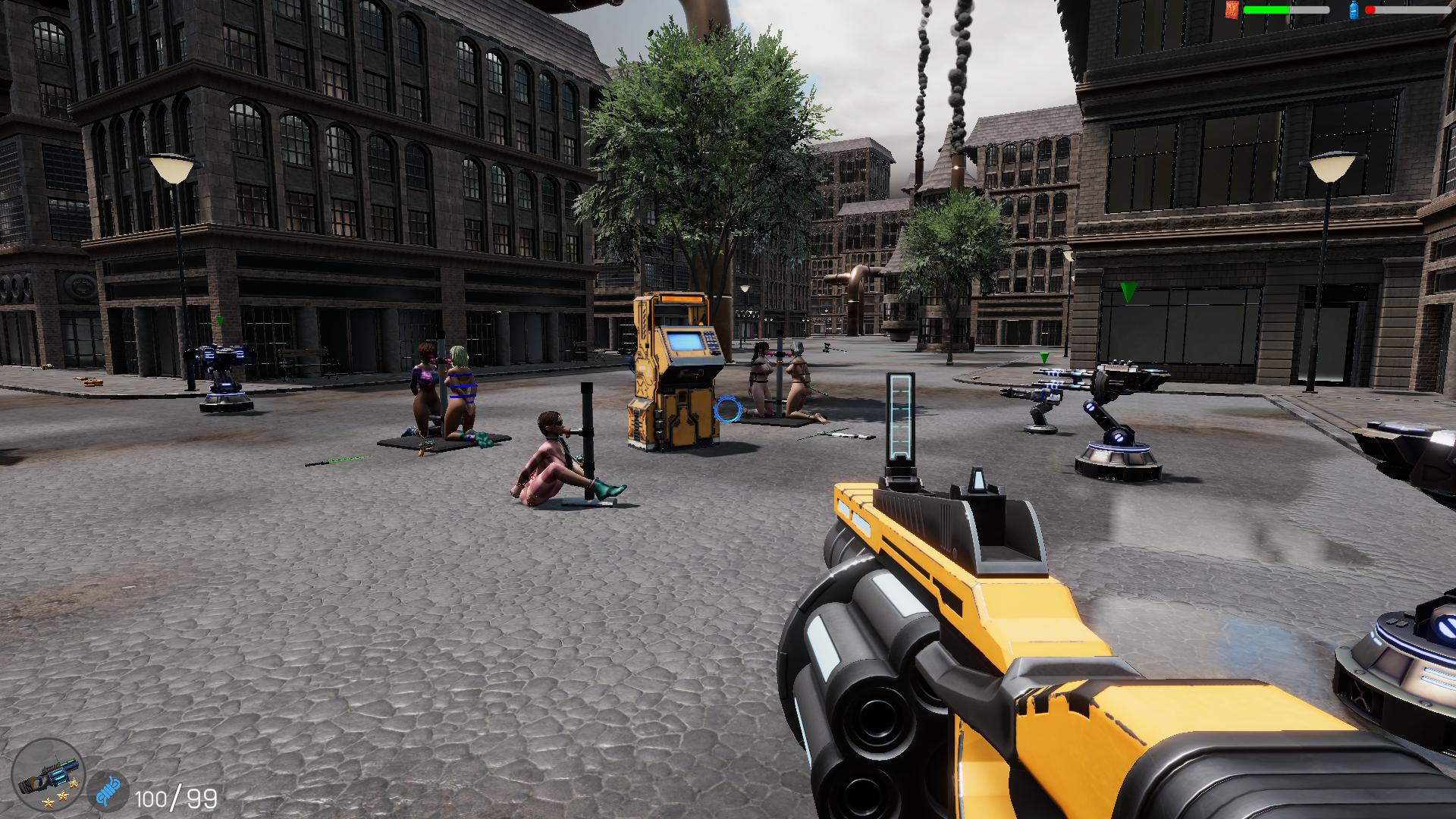Click the blue water bottle icon

click(x=1354, y=11)
